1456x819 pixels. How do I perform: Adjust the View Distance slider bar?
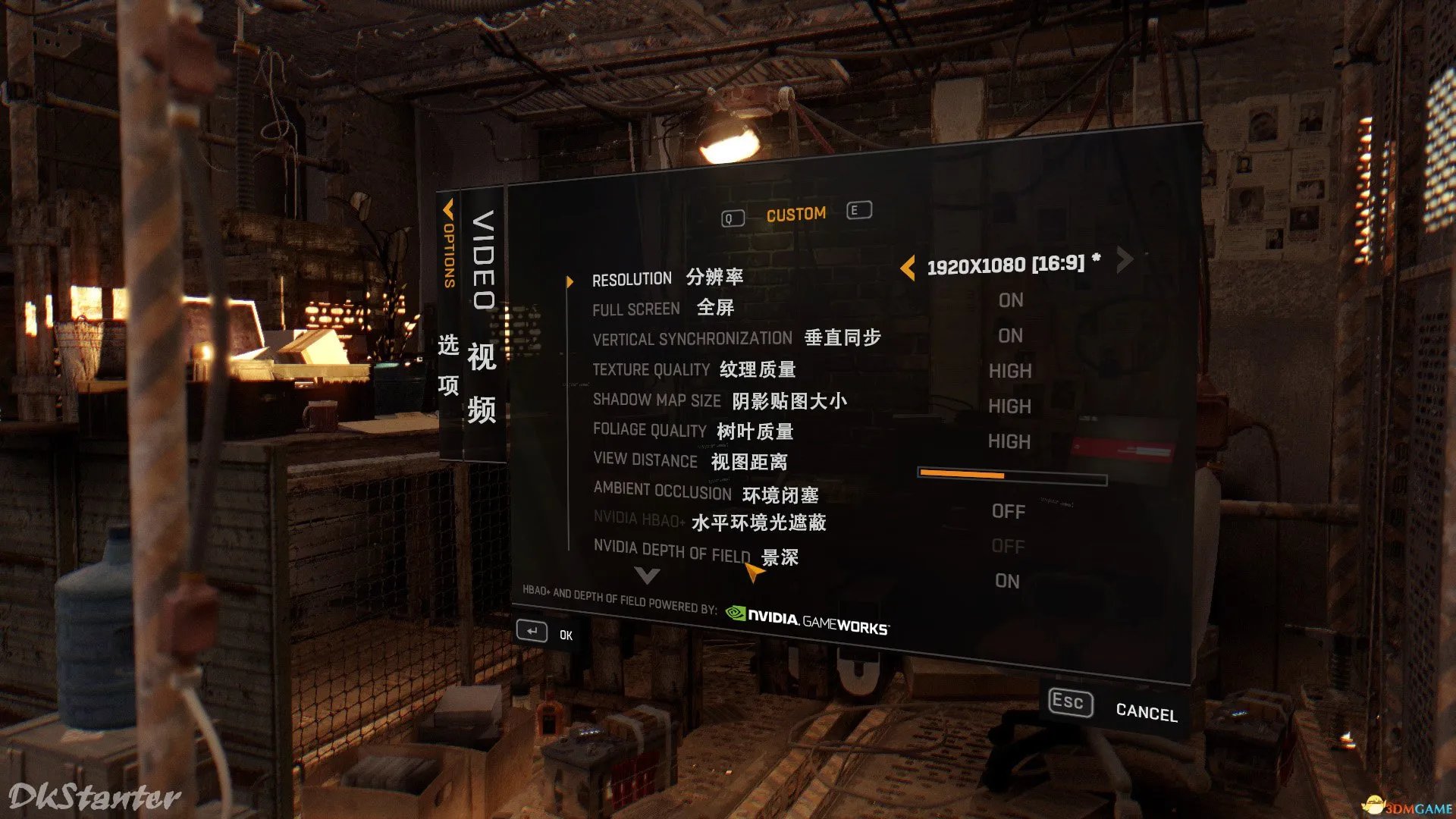point(1012,477)
